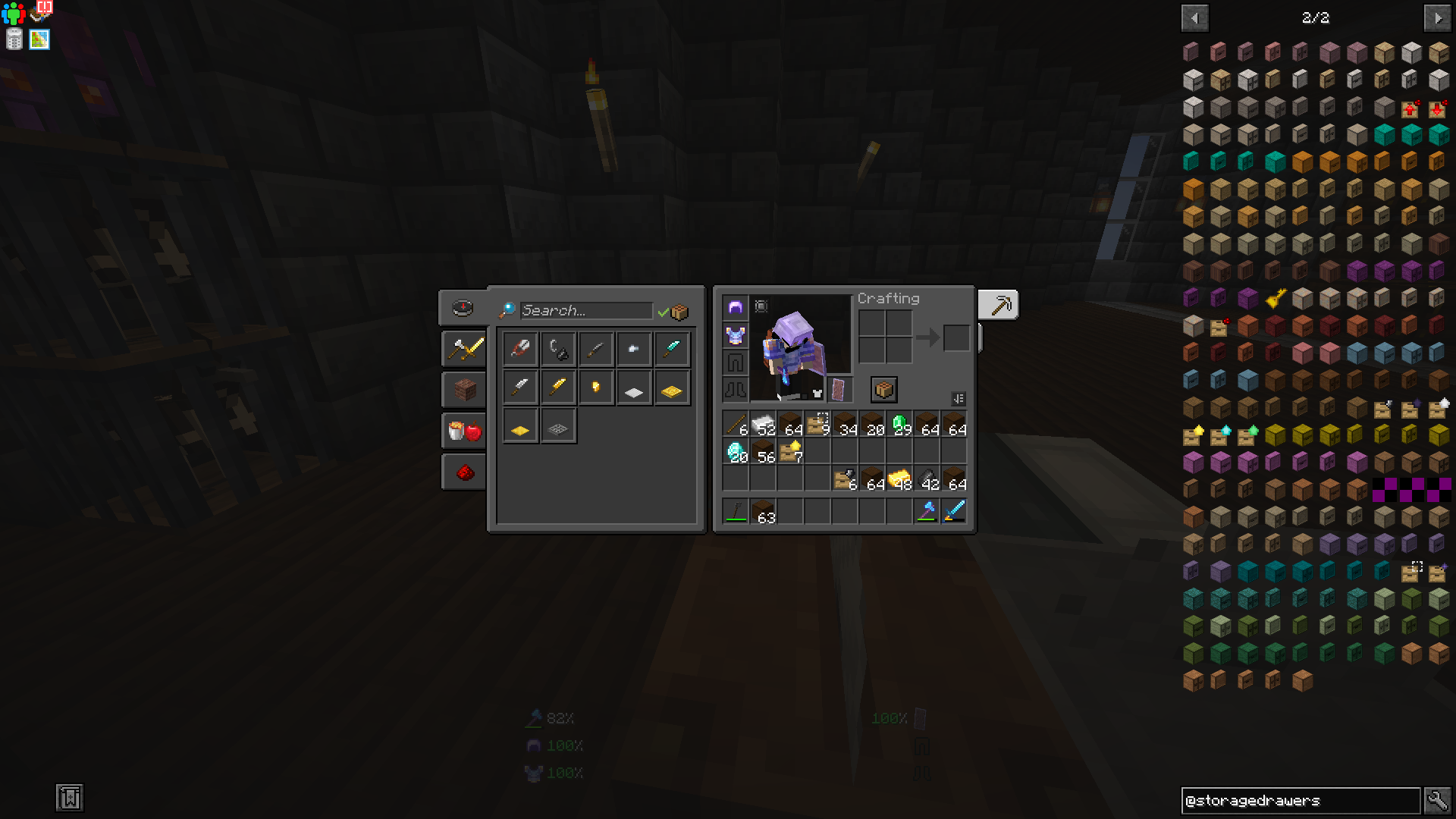
Task: Open the pickaxe sidebar tab on the right
Action: click(999, 304)
